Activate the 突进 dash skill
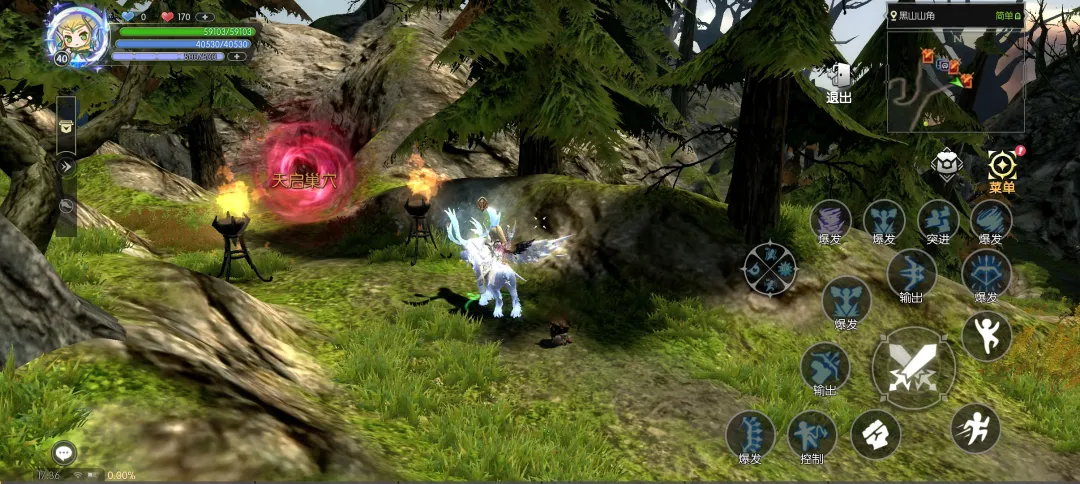The width and height of the screenshot is (1080, 484). point(938,221)
